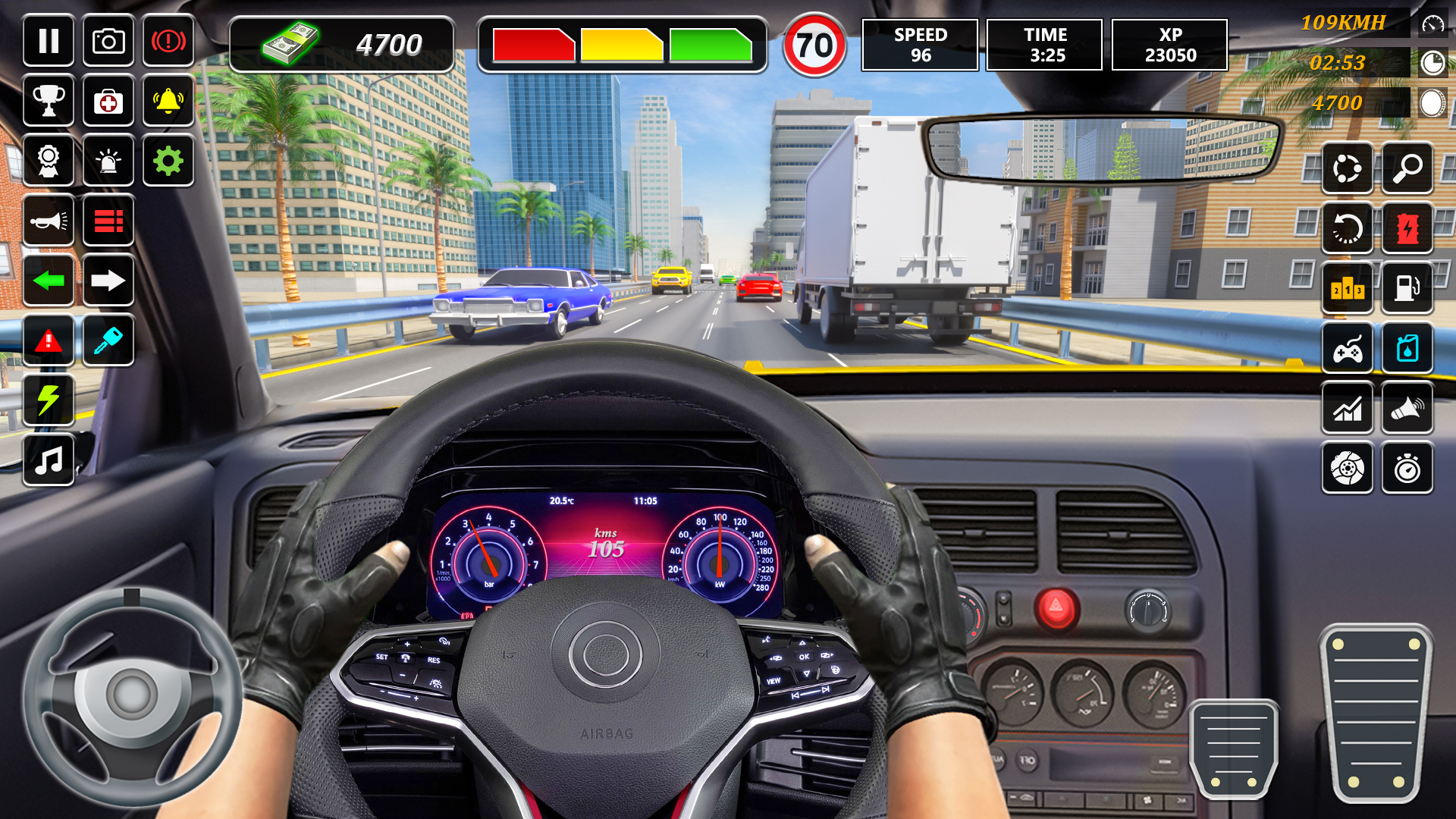Open the settings gear menu

pos(168,161)
